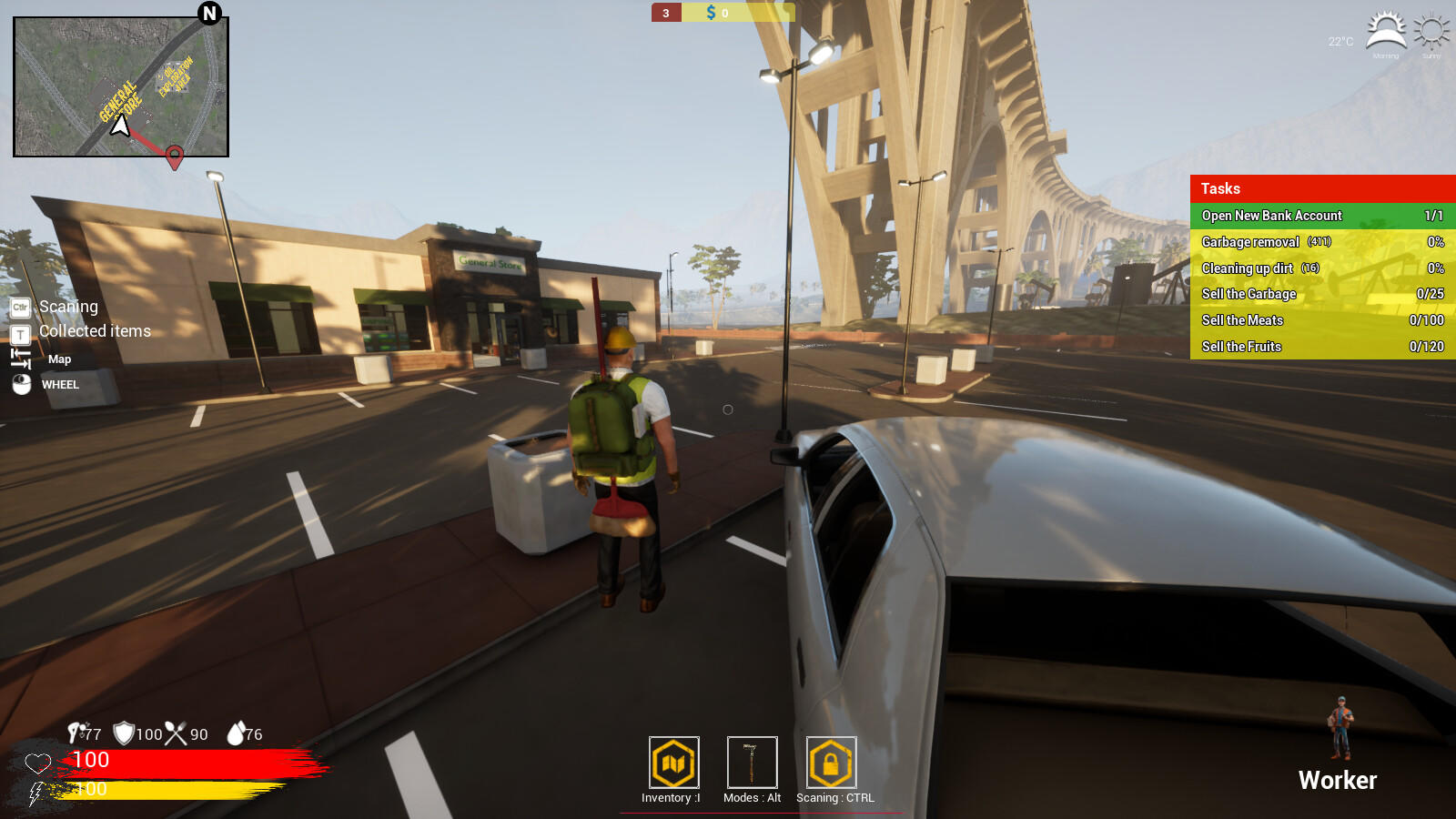1456x819 pixels.
Task: Expand the Tasks panel header
Action: [x=1320, y=188]
